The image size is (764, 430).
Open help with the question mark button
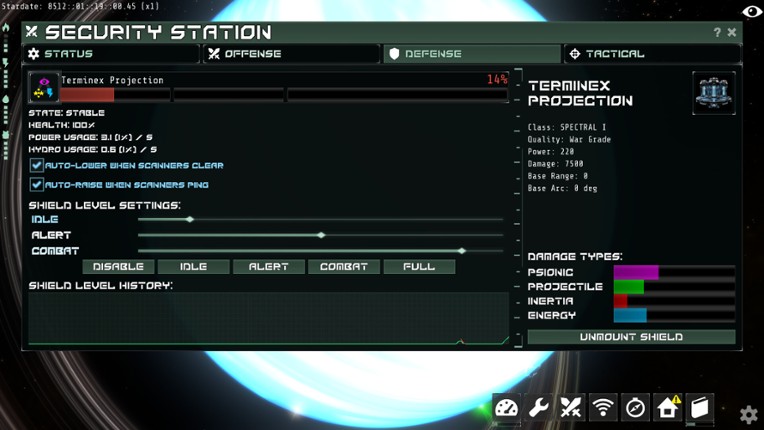717,33
